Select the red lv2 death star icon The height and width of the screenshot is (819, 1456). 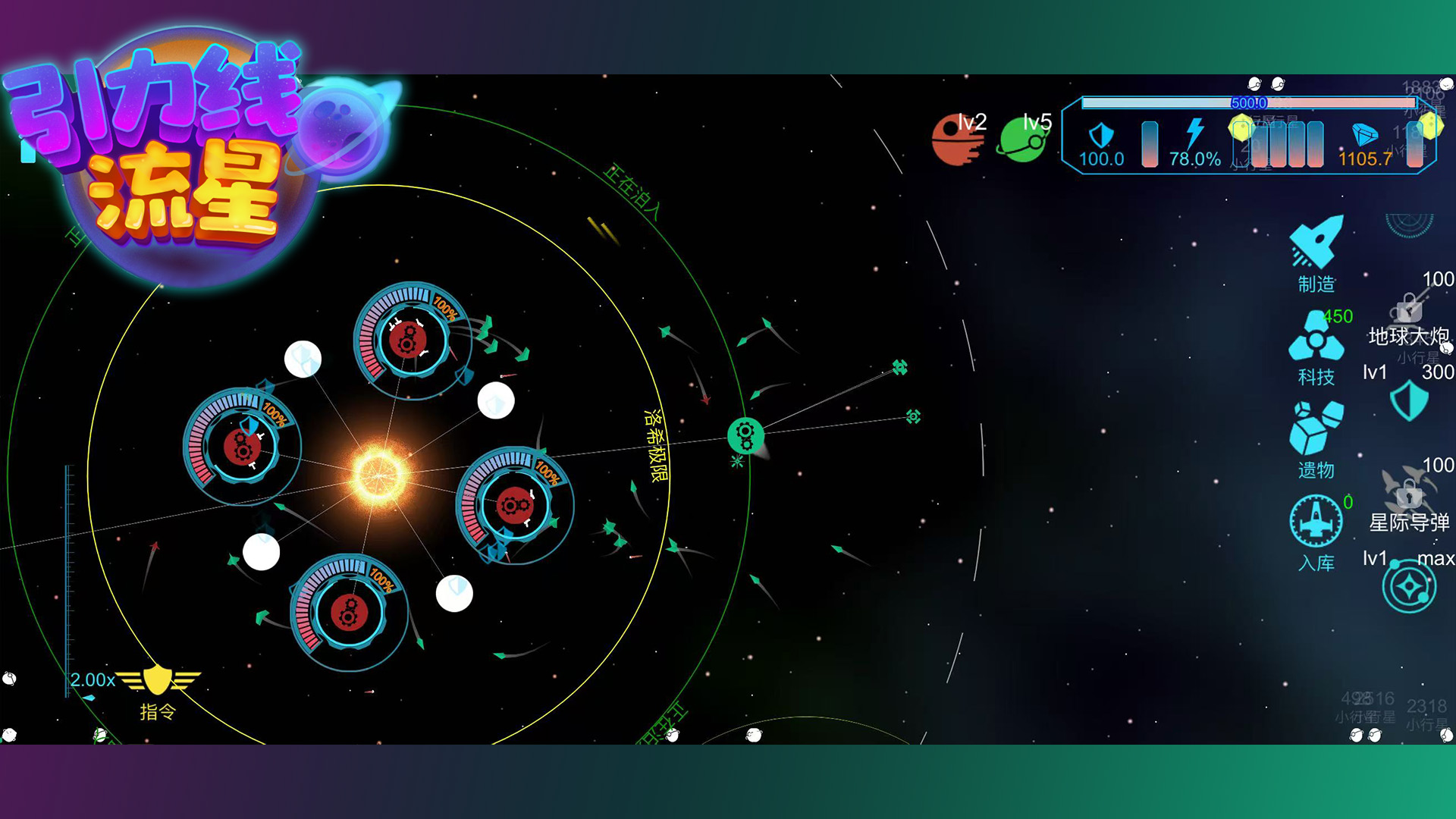pyautogui.click(x=957, y=140)
